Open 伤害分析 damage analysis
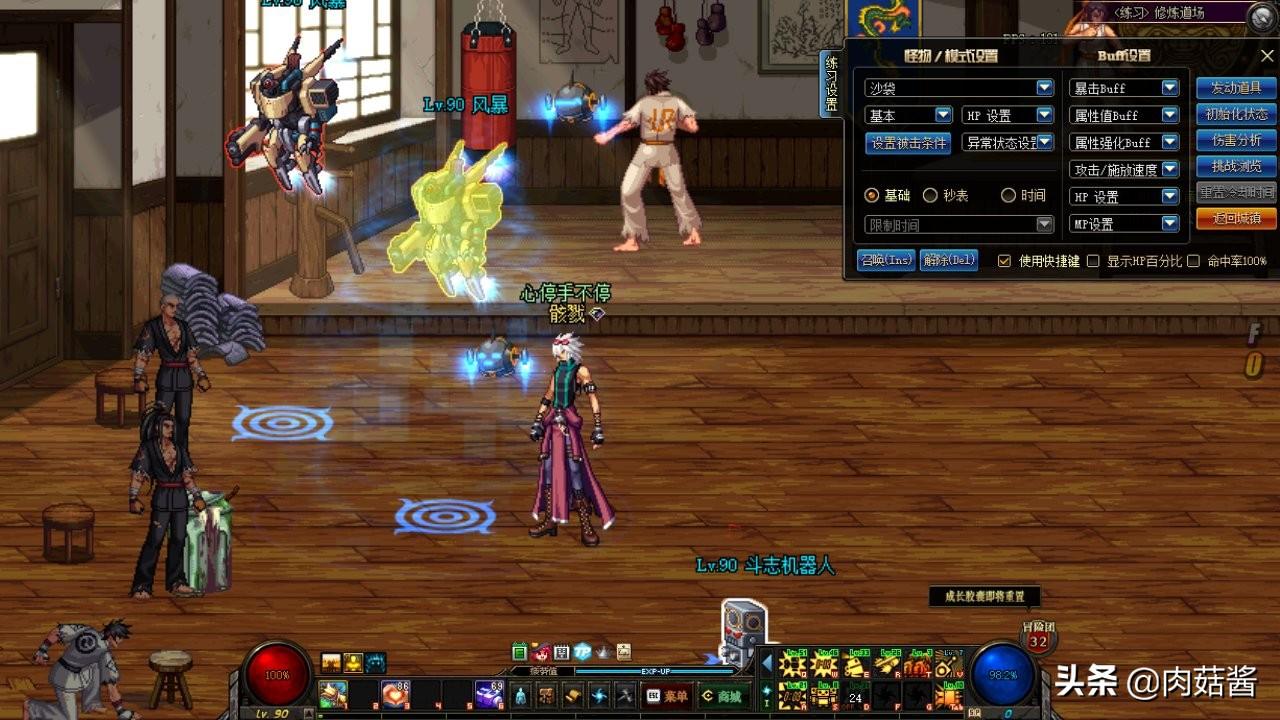 pos(1236,140)
